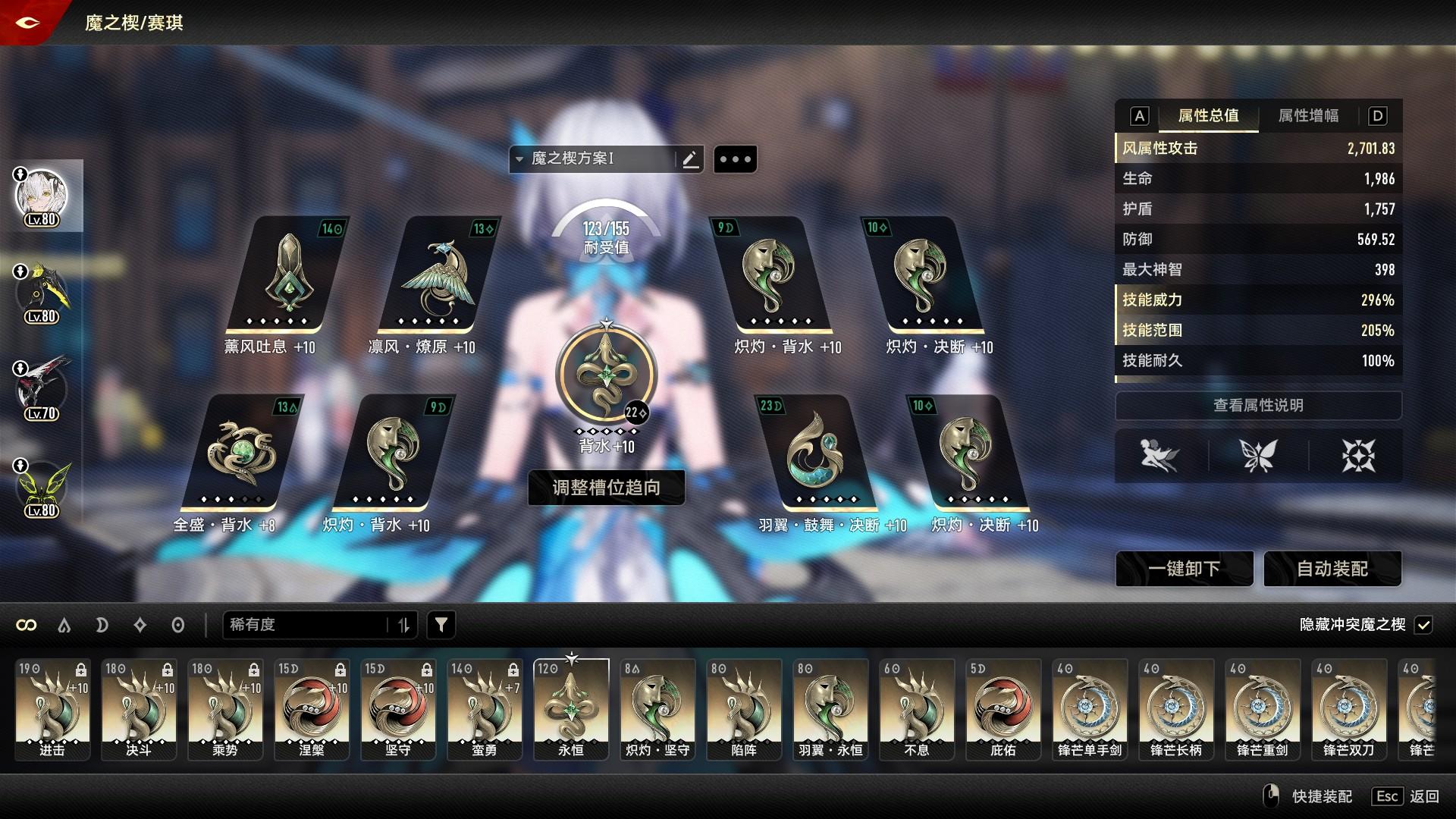Image resolution: width=1456 pixels, height=819 pixels.
Task: Toggle the 隐藏冲突魔之楔 checkbox
Action: (1423, 625)
